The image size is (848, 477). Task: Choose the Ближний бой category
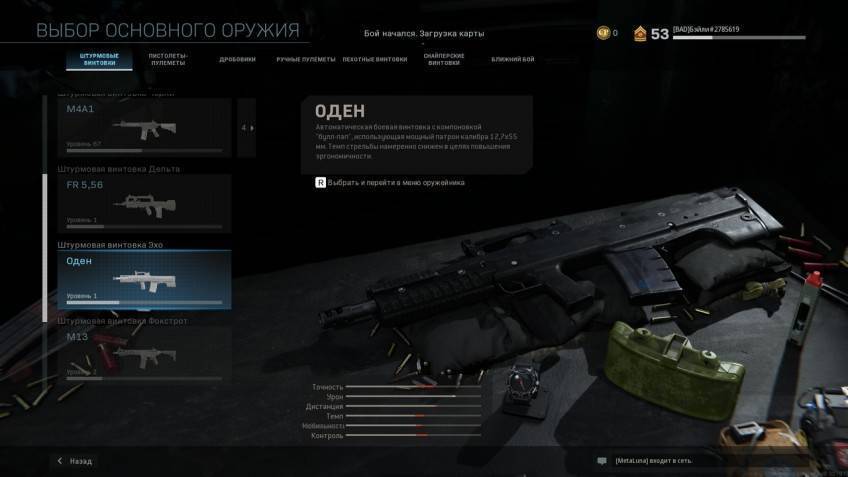pos(512,59)
